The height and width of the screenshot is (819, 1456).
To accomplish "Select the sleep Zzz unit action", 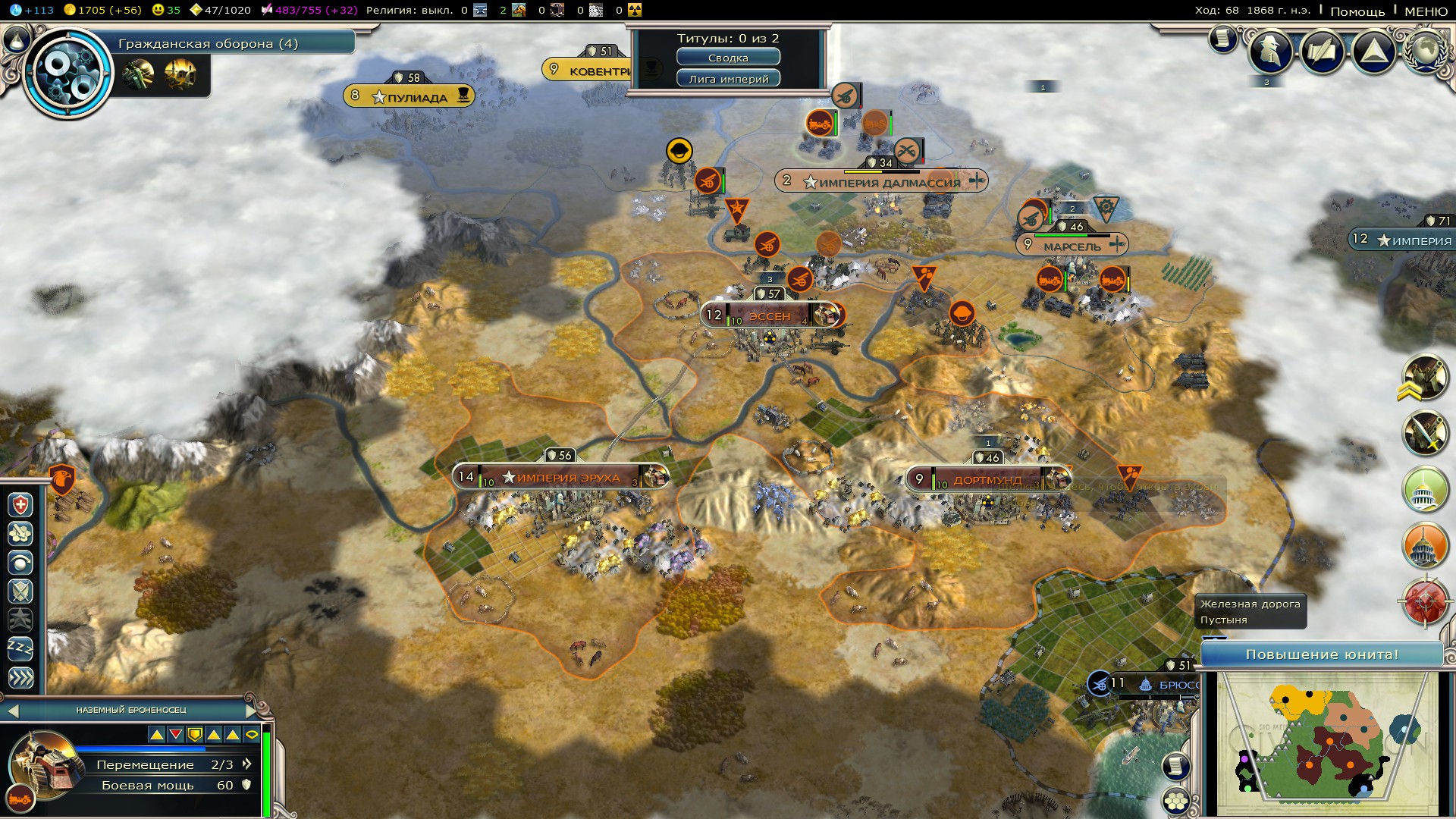I will [x=20, y=648].
